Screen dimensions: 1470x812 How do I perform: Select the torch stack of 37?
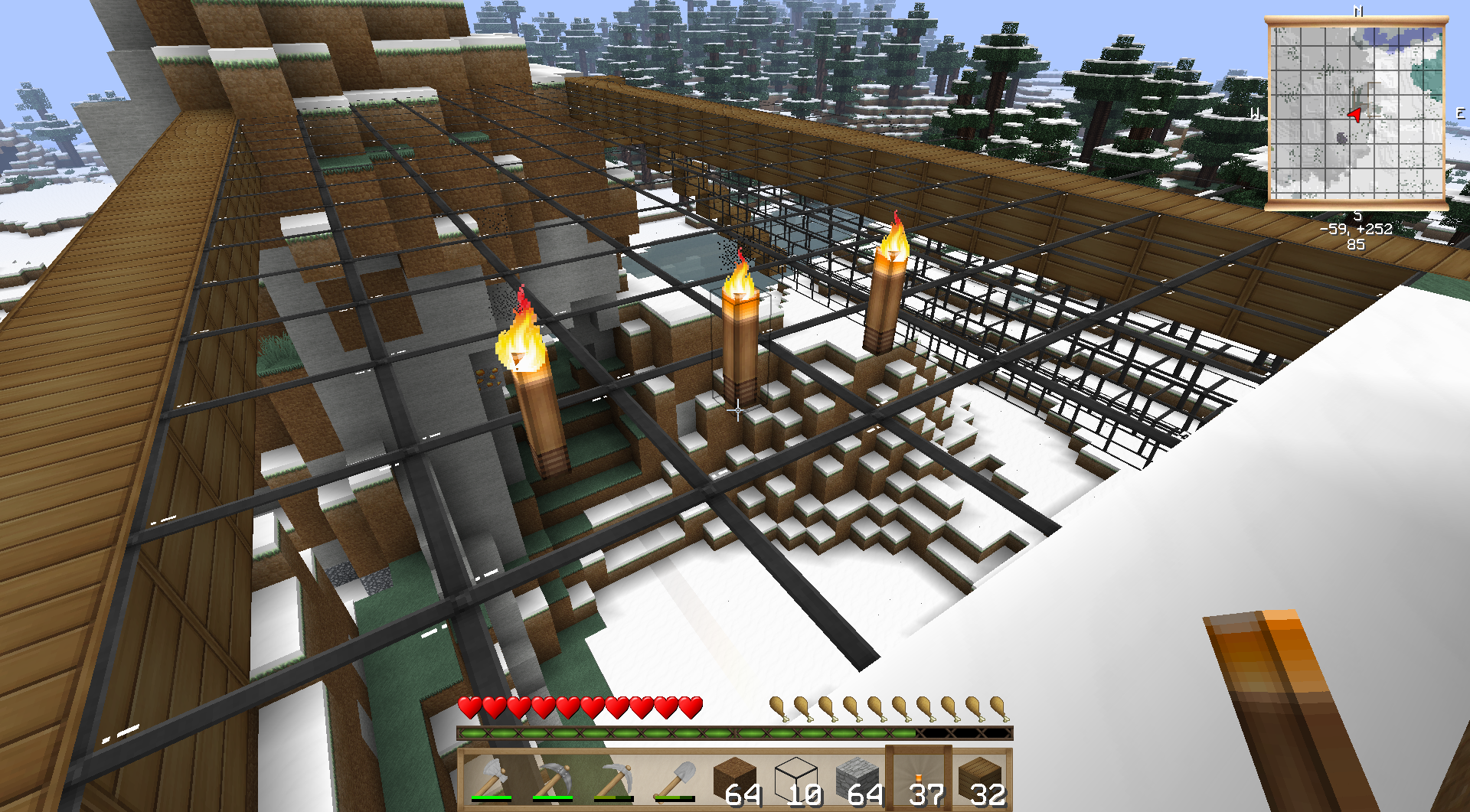click(x=919, y=779)
